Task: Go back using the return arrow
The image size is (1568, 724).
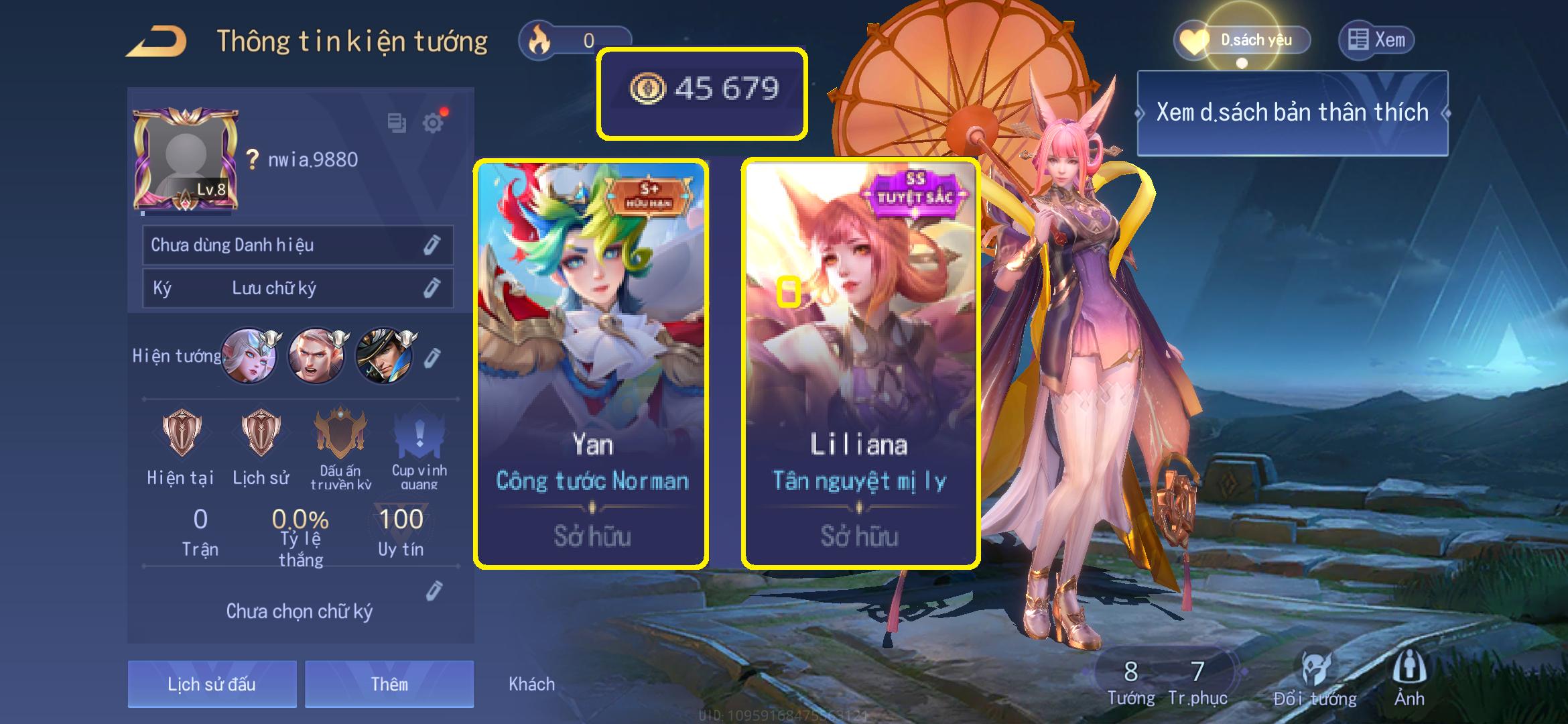Action: point(155,42)
